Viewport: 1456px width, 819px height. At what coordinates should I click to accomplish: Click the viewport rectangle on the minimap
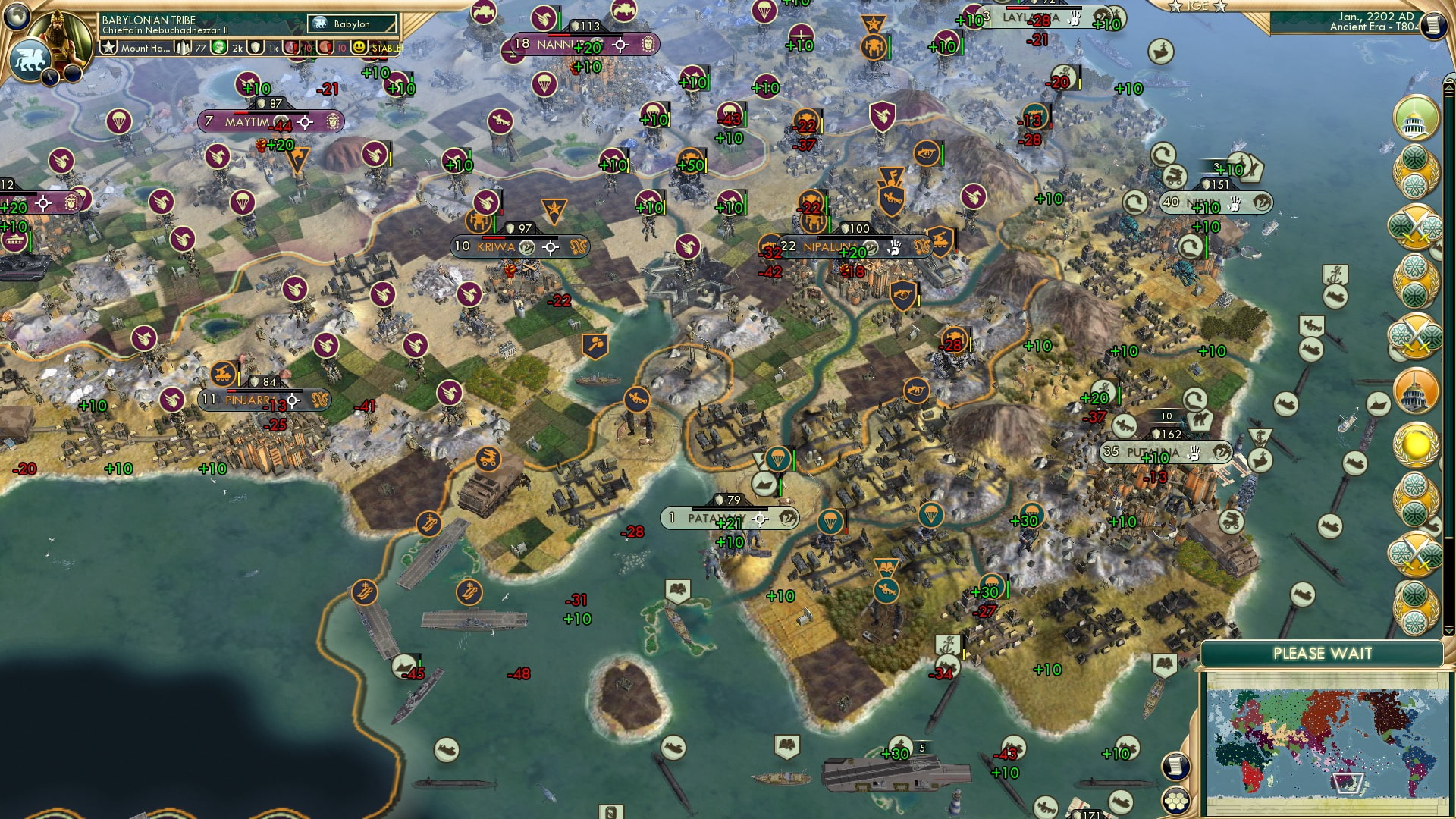1348,784
